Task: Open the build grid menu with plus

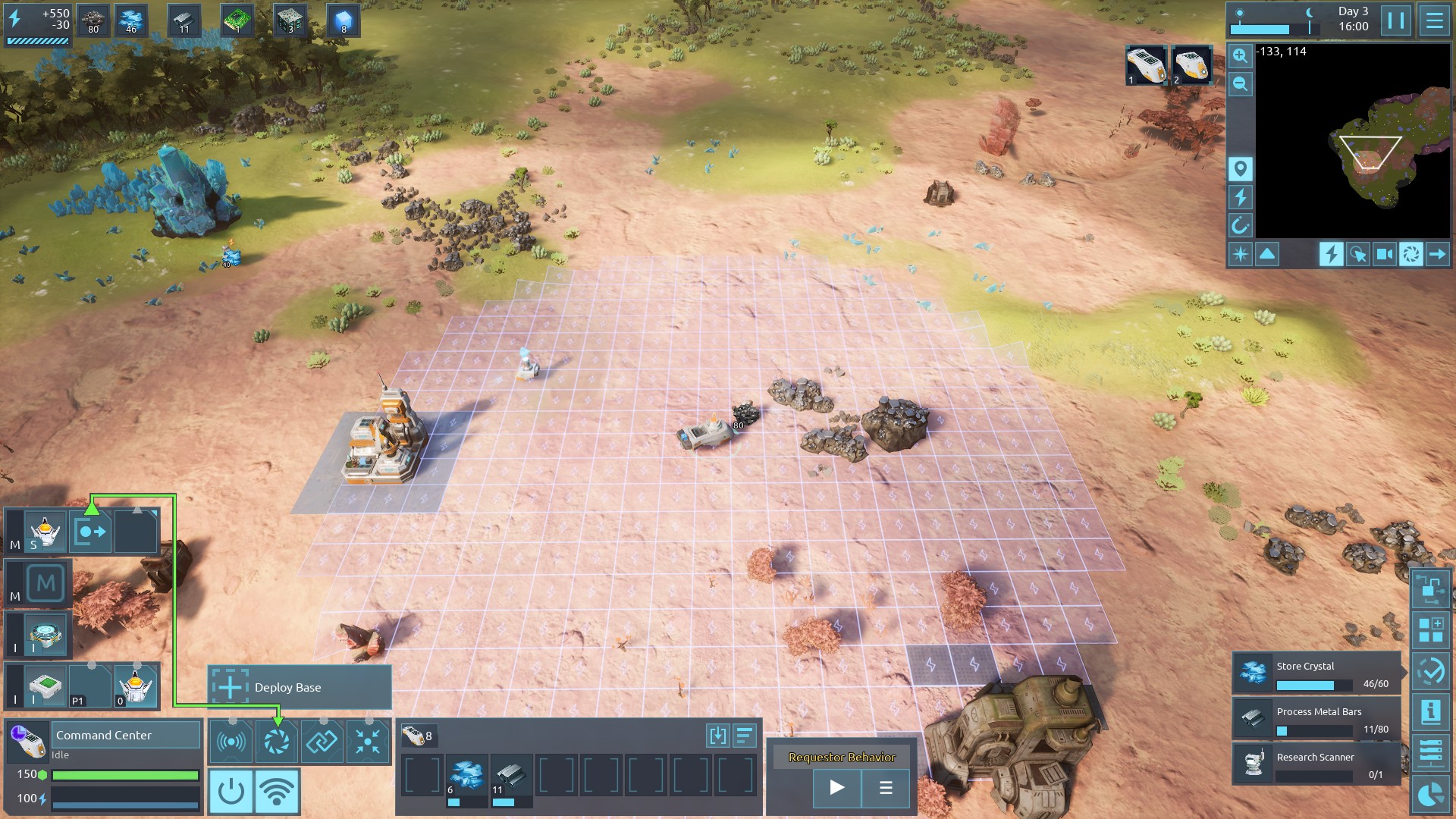Action: pos(1431,630)
